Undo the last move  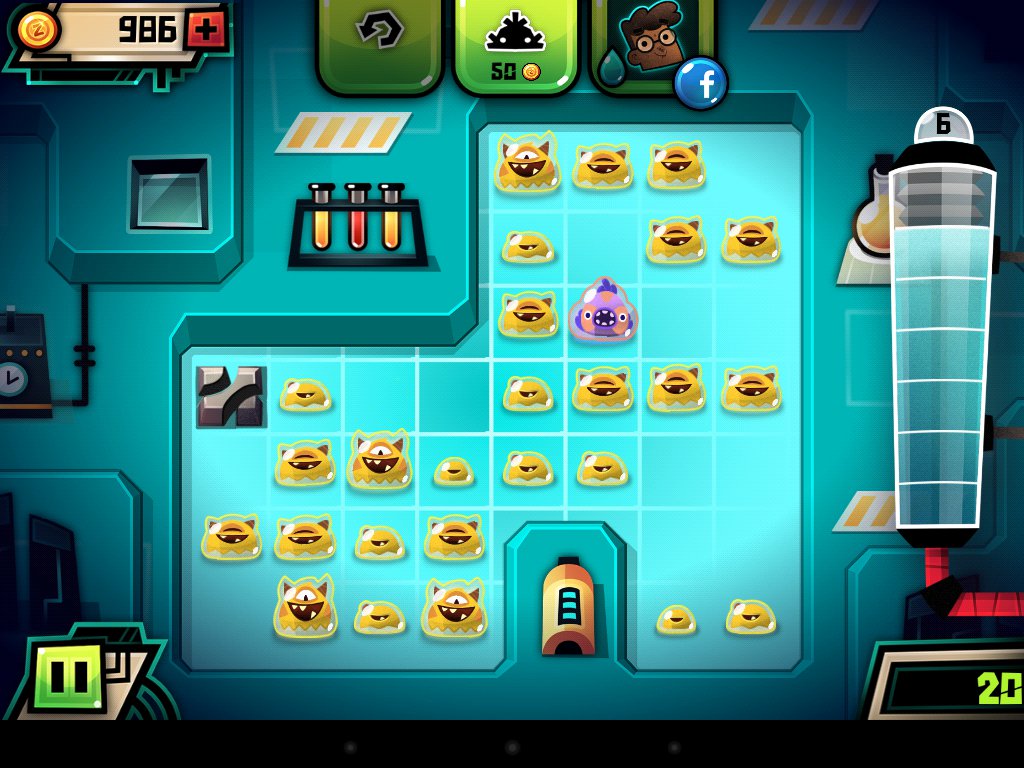[380, 37]
